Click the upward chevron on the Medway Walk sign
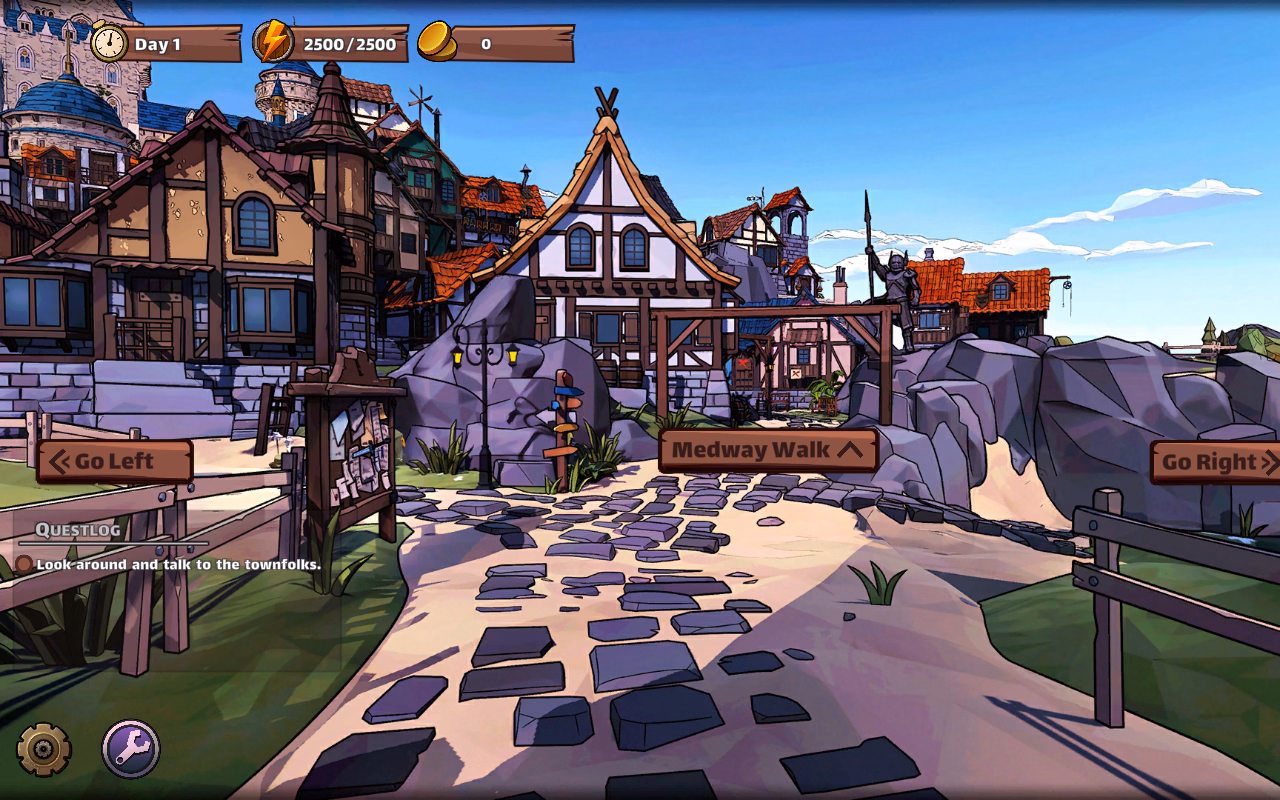Image resolution: width=1280 pixels, height=800 pixels. 850,449
